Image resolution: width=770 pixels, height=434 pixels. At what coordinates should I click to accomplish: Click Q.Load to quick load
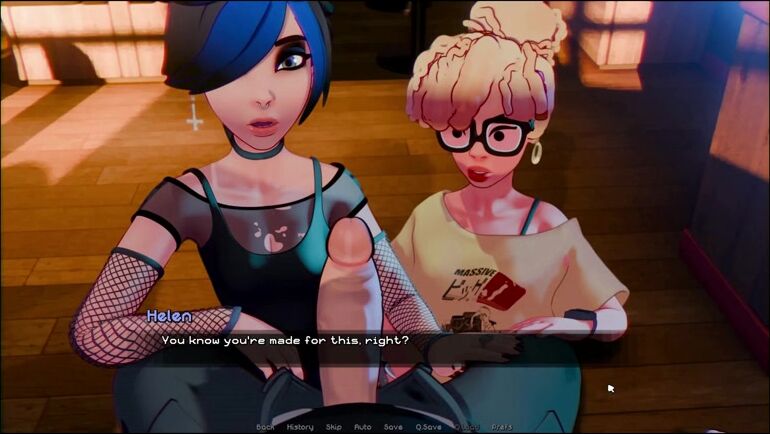click(467, 427)
